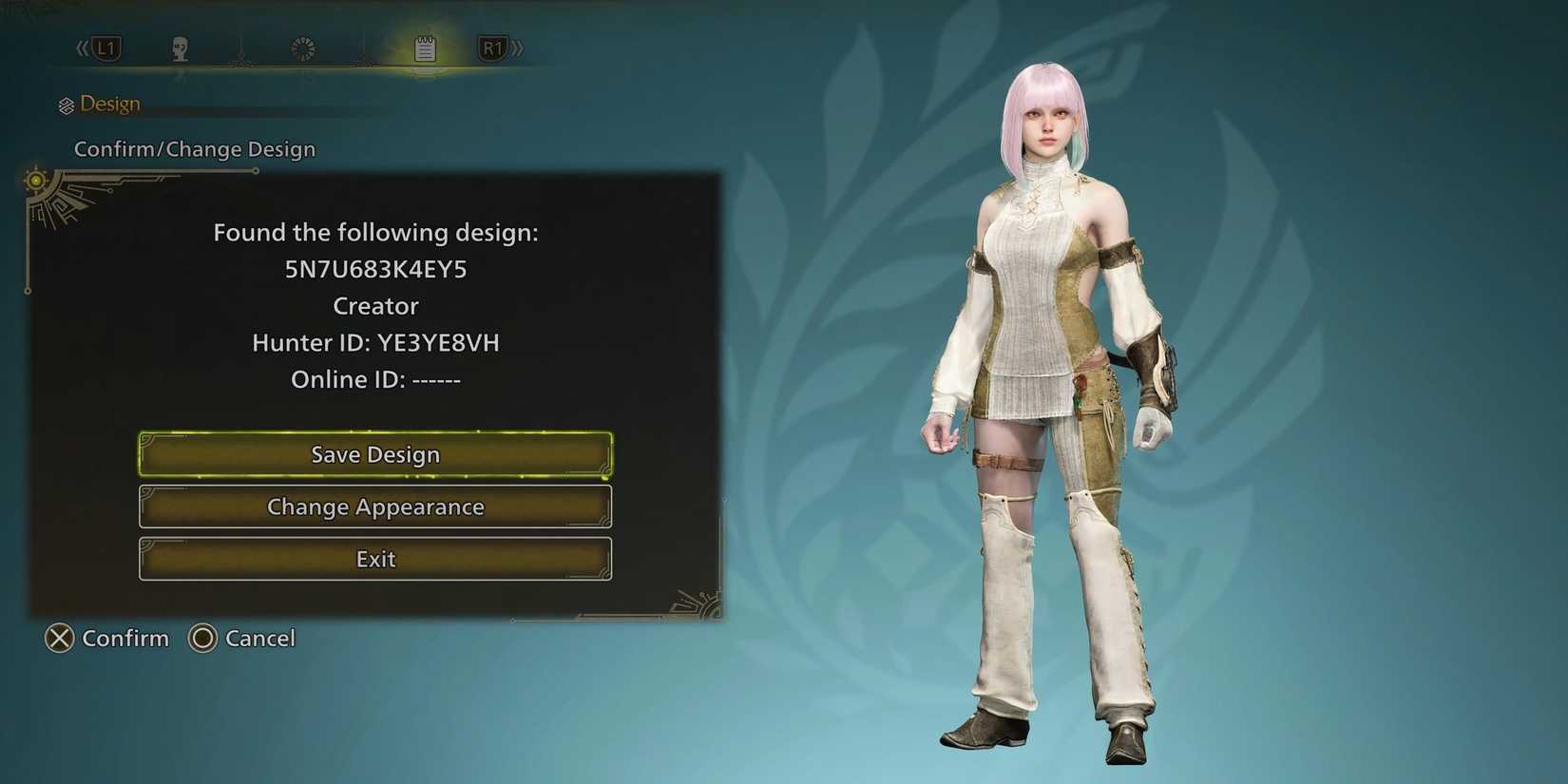Screen dimensions: 1568x784
Task: Choose Change Appearance
Action: click(375, 507)
